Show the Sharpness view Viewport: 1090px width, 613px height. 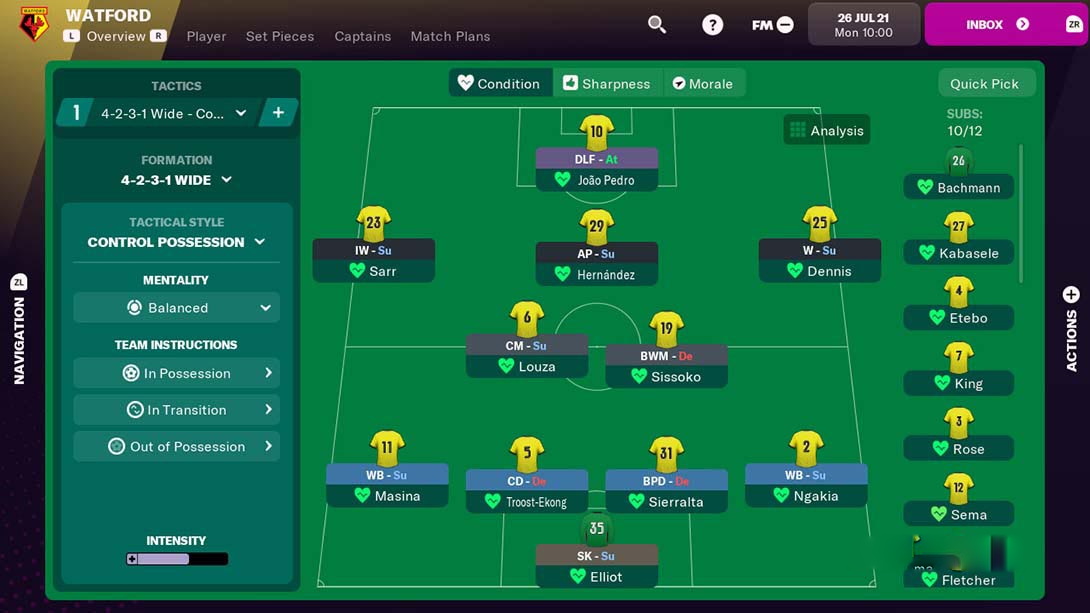pos(606,84)
